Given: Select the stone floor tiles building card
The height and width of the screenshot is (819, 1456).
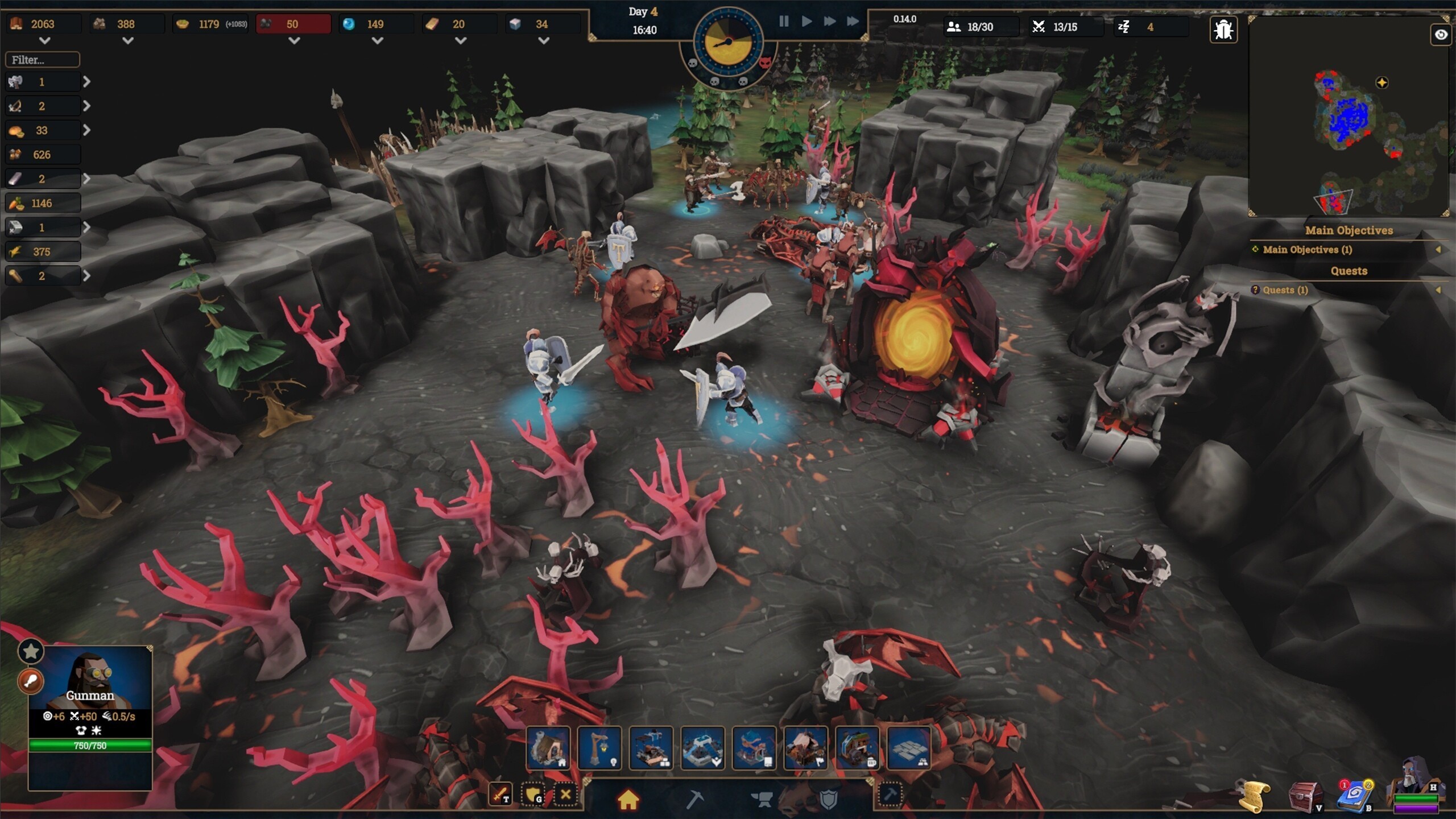Looking at the screenshot, I should click(x=909, y=748).
